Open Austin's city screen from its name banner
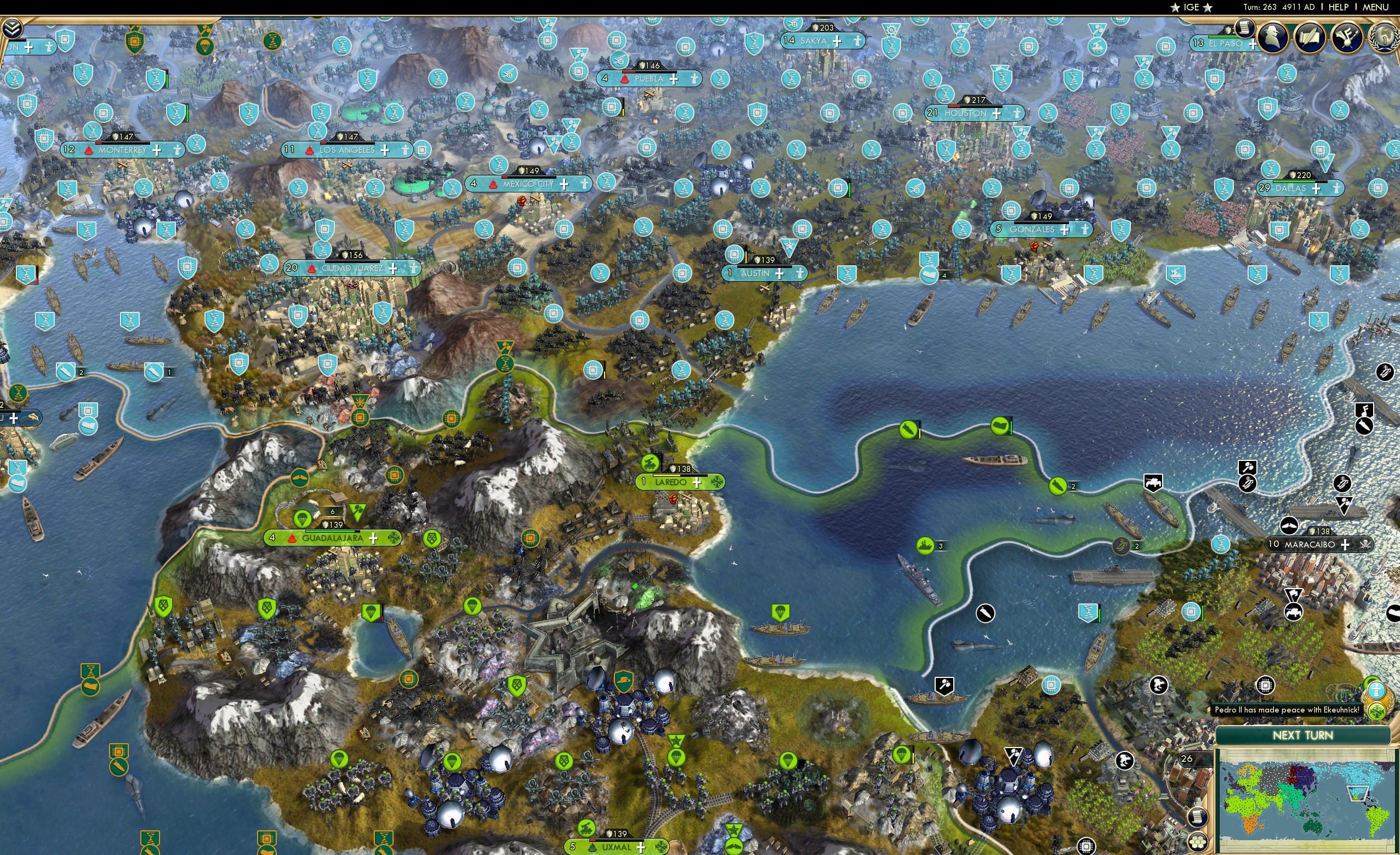1400x855 pixels. point(757,273)
